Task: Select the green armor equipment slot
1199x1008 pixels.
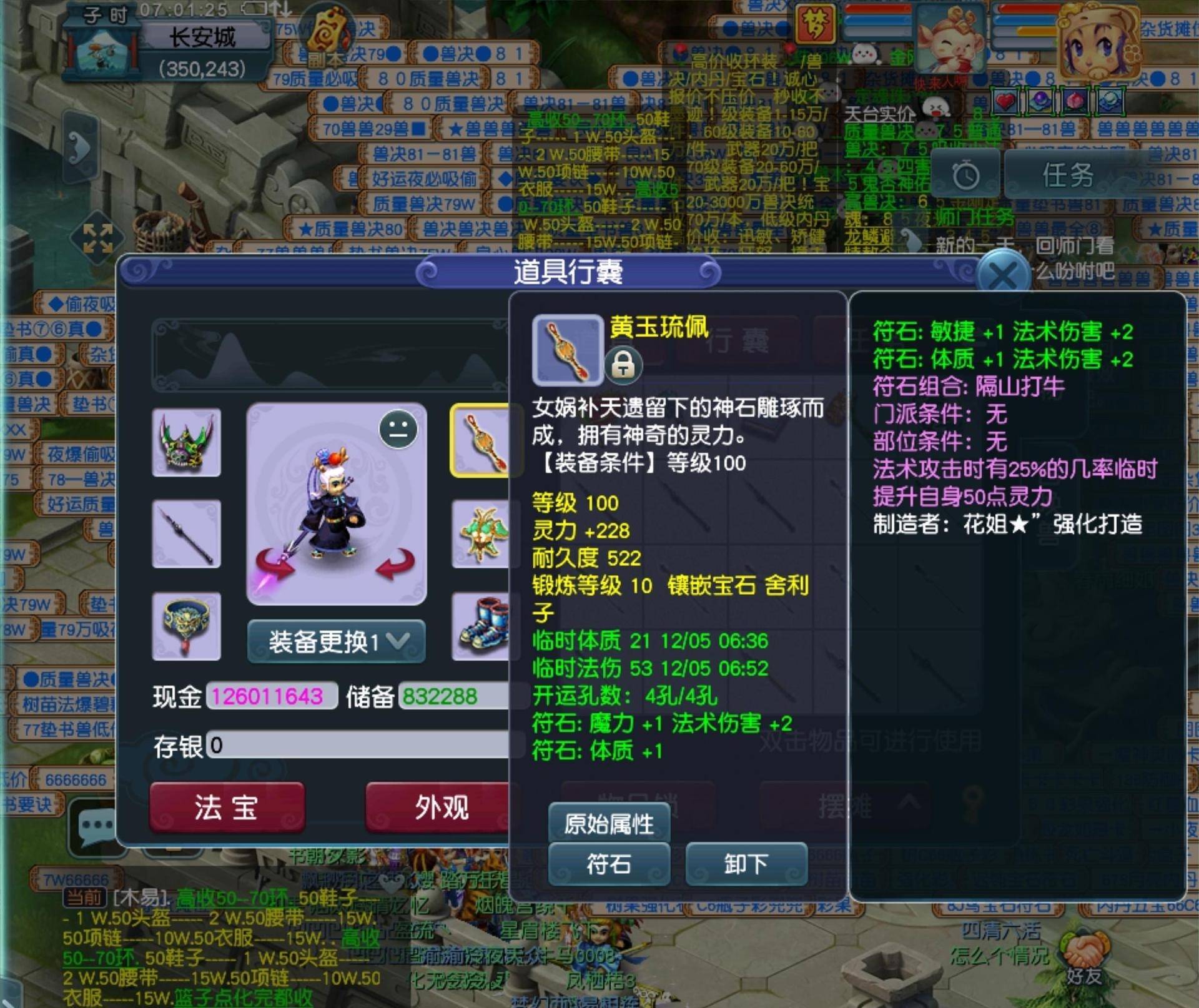Action: (x=481, y=534)
